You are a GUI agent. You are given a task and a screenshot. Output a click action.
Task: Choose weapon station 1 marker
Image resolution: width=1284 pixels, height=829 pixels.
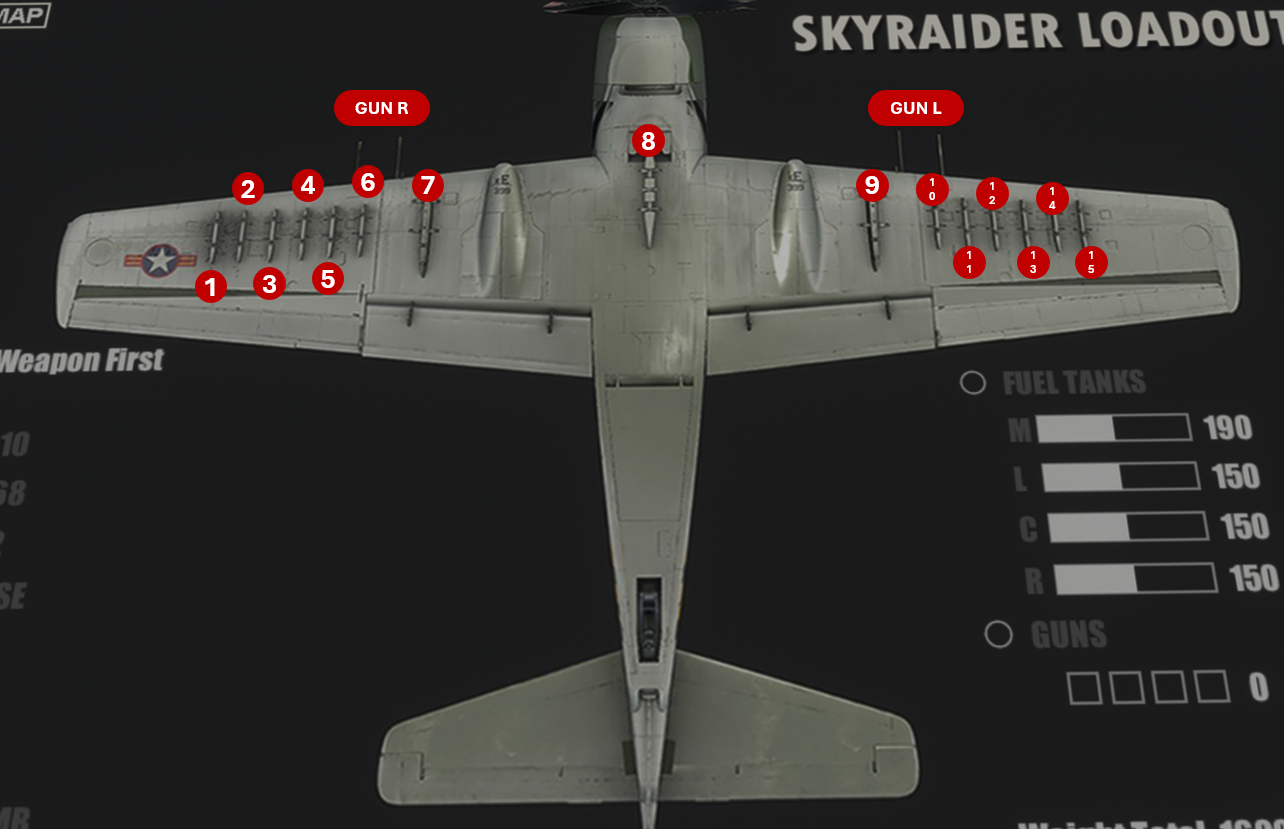(210, 288)
